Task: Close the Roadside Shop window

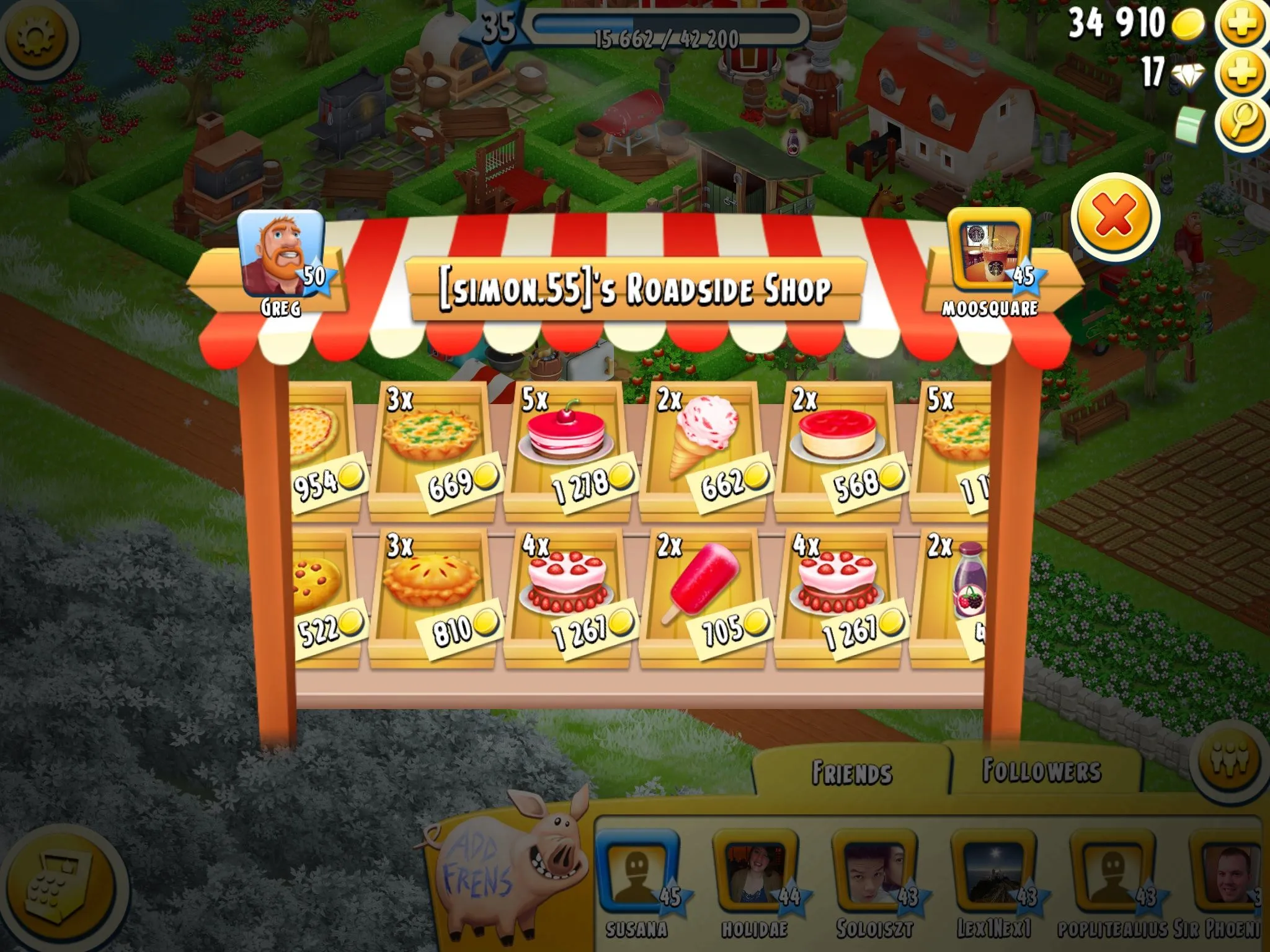Action: 1115,216
